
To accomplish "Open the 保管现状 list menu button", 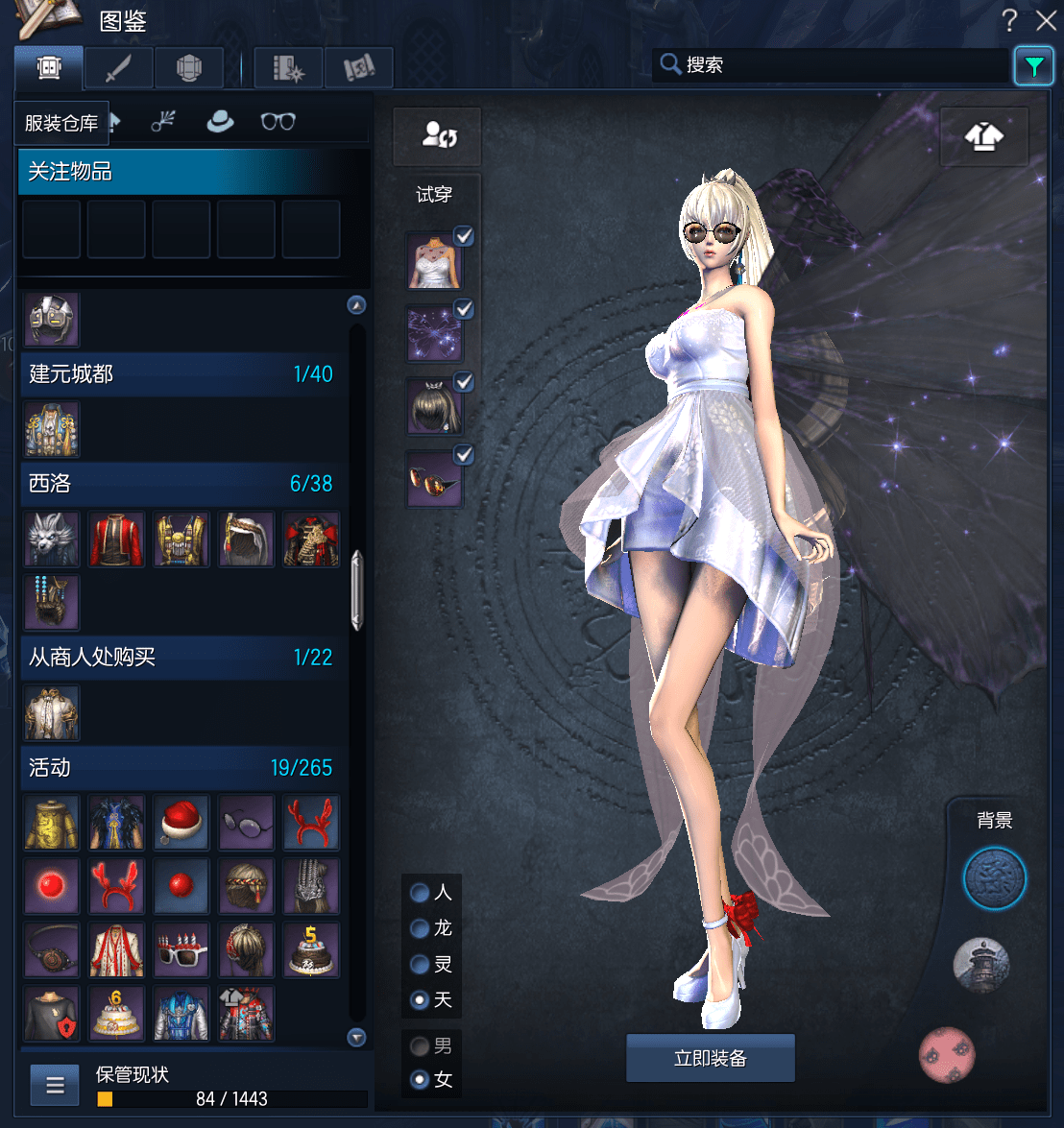I will pos(55,1086).
